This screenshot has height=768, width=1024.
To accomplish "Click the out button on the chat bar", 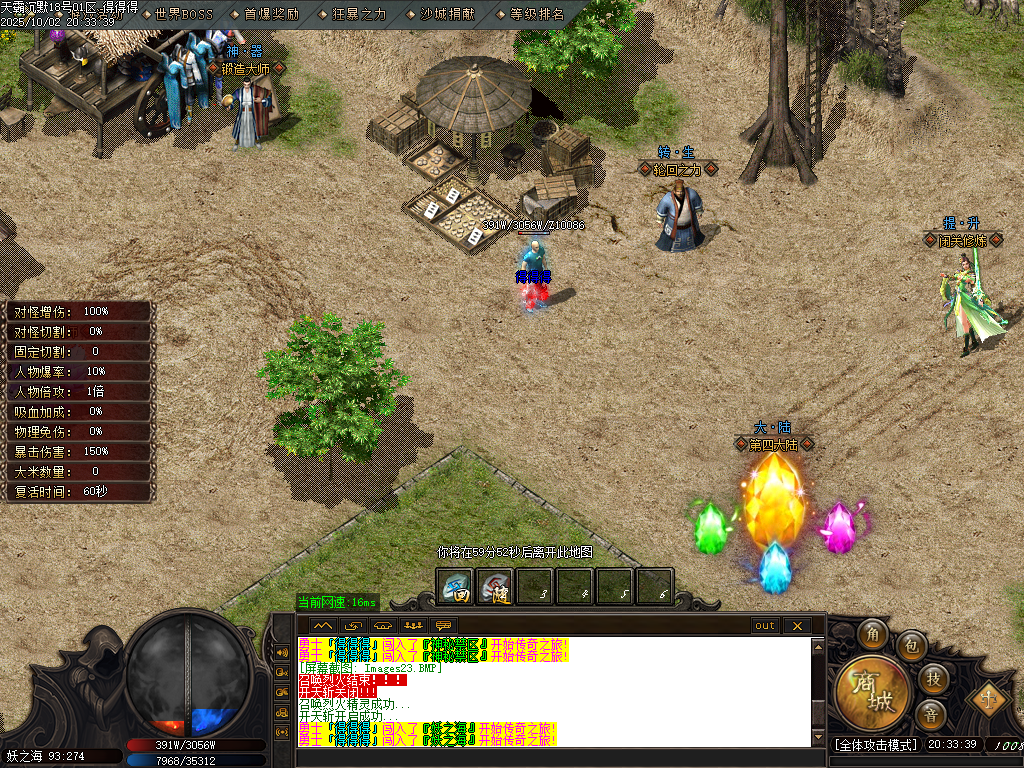I will (765, 626).
